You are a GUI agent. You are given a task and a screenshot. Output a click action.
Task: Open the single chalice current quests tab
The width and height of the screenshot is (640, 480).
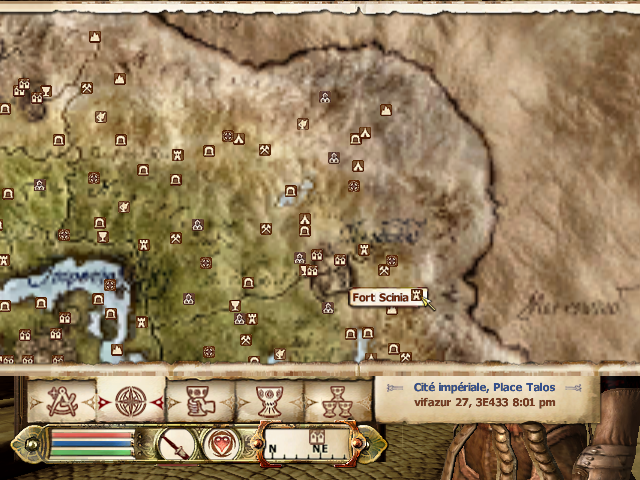267,402
